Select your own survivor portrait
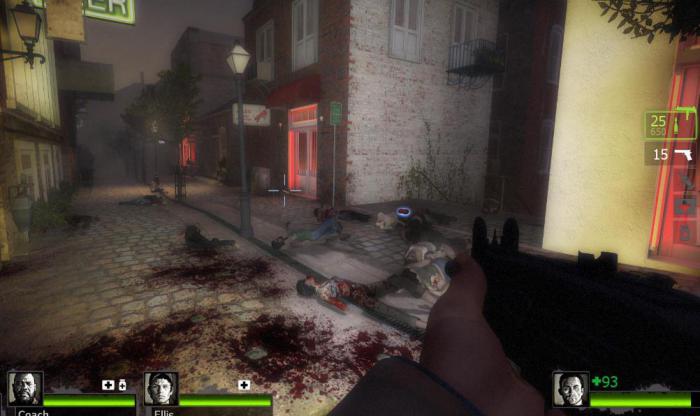This screenshot has height=416, width=700. 570,389
